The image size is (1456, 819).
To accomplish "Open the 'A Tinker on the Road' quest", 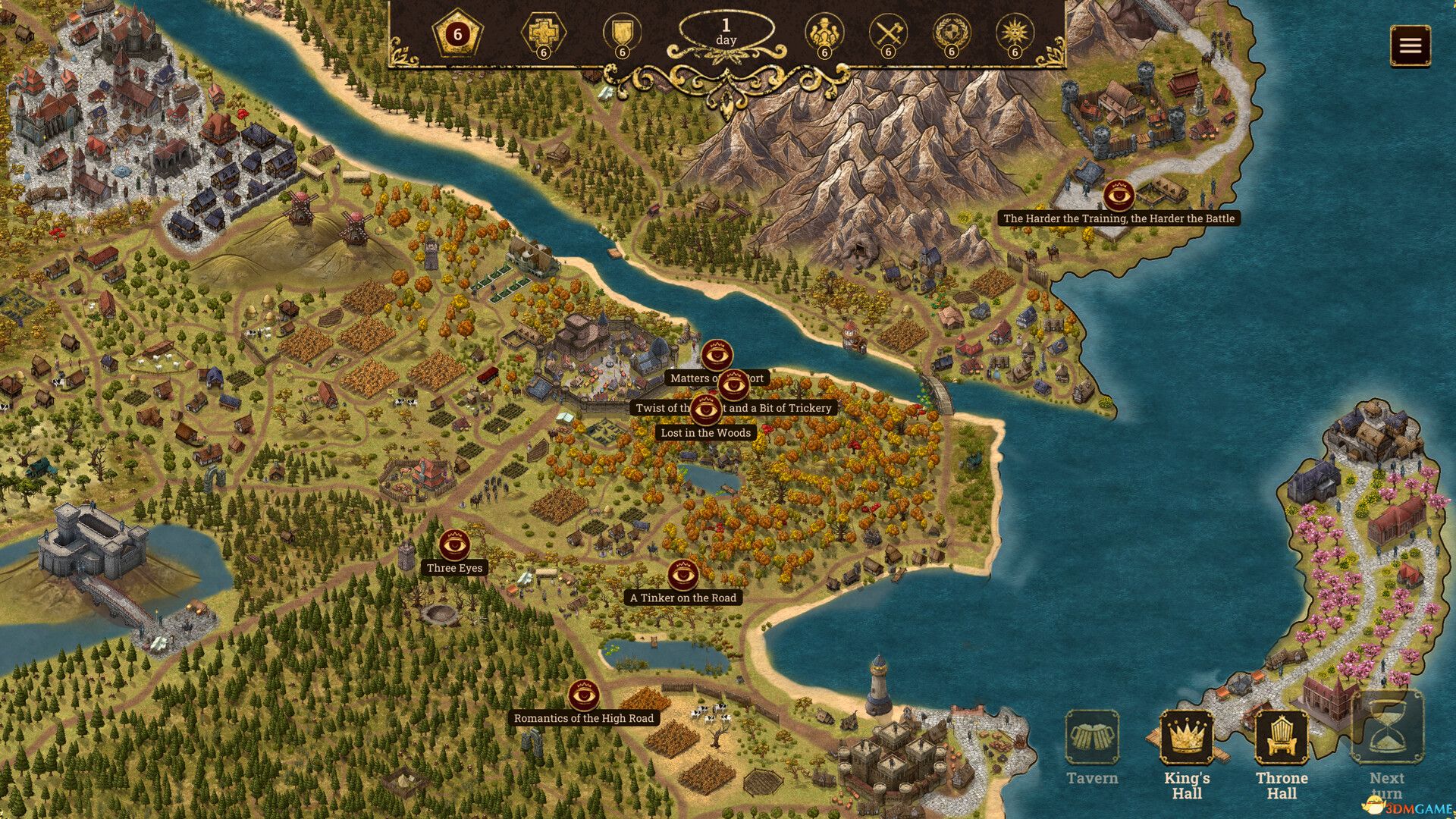I will 683,574.
